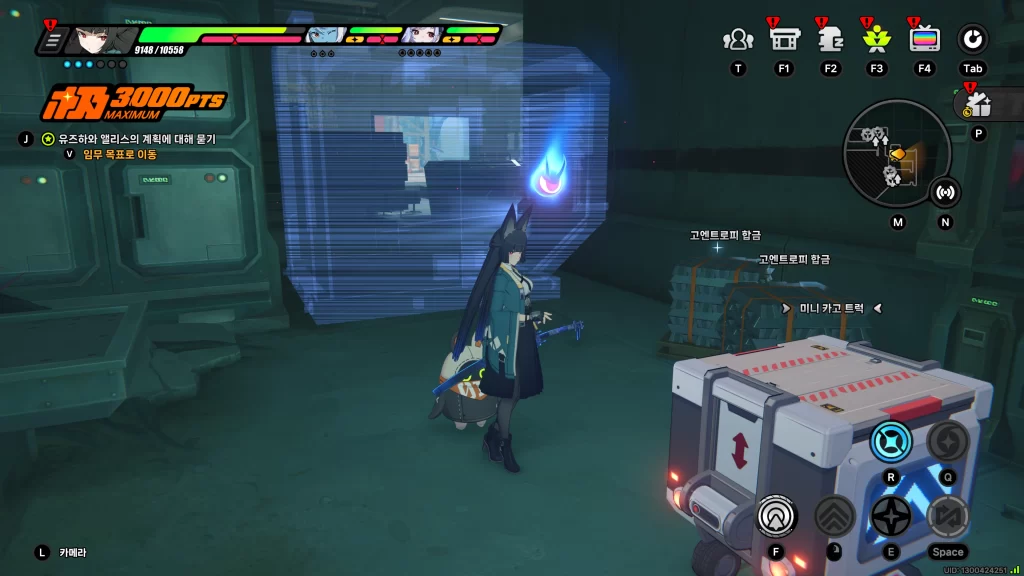
Task: Select the black-haired active character portrait
Action: (101, 40)
